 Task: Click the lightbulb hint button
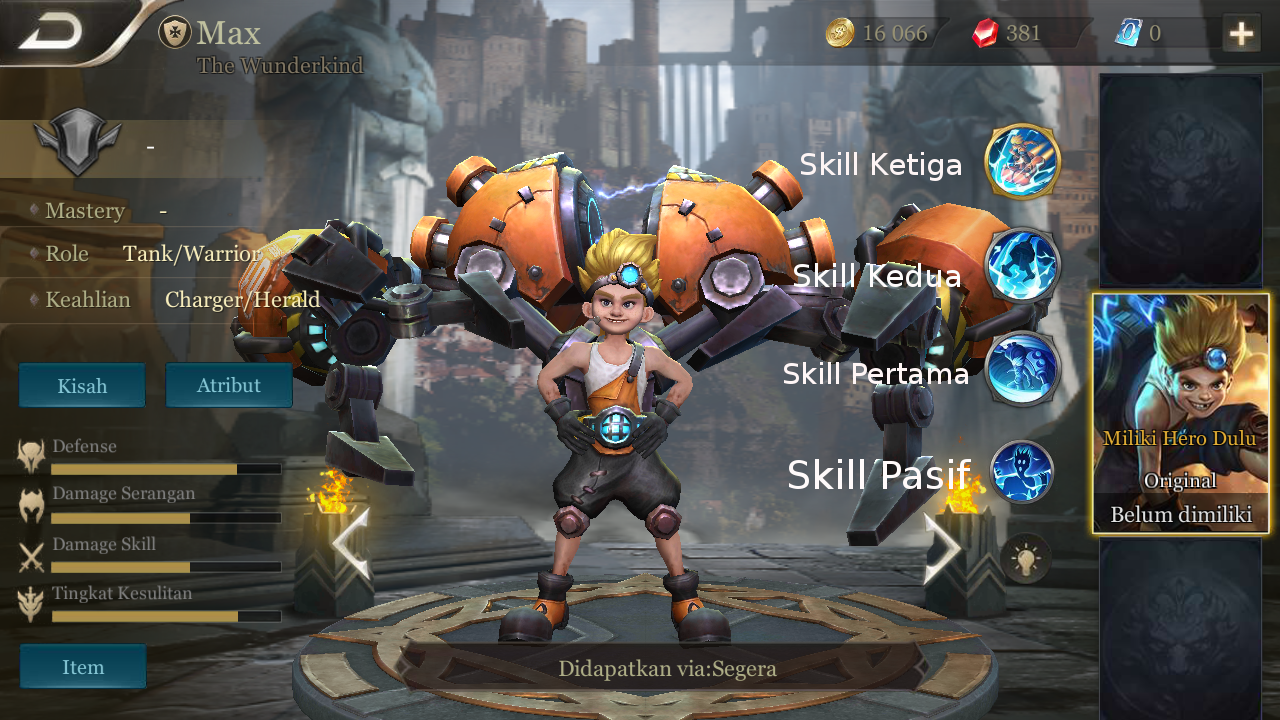coord(1026,558)
